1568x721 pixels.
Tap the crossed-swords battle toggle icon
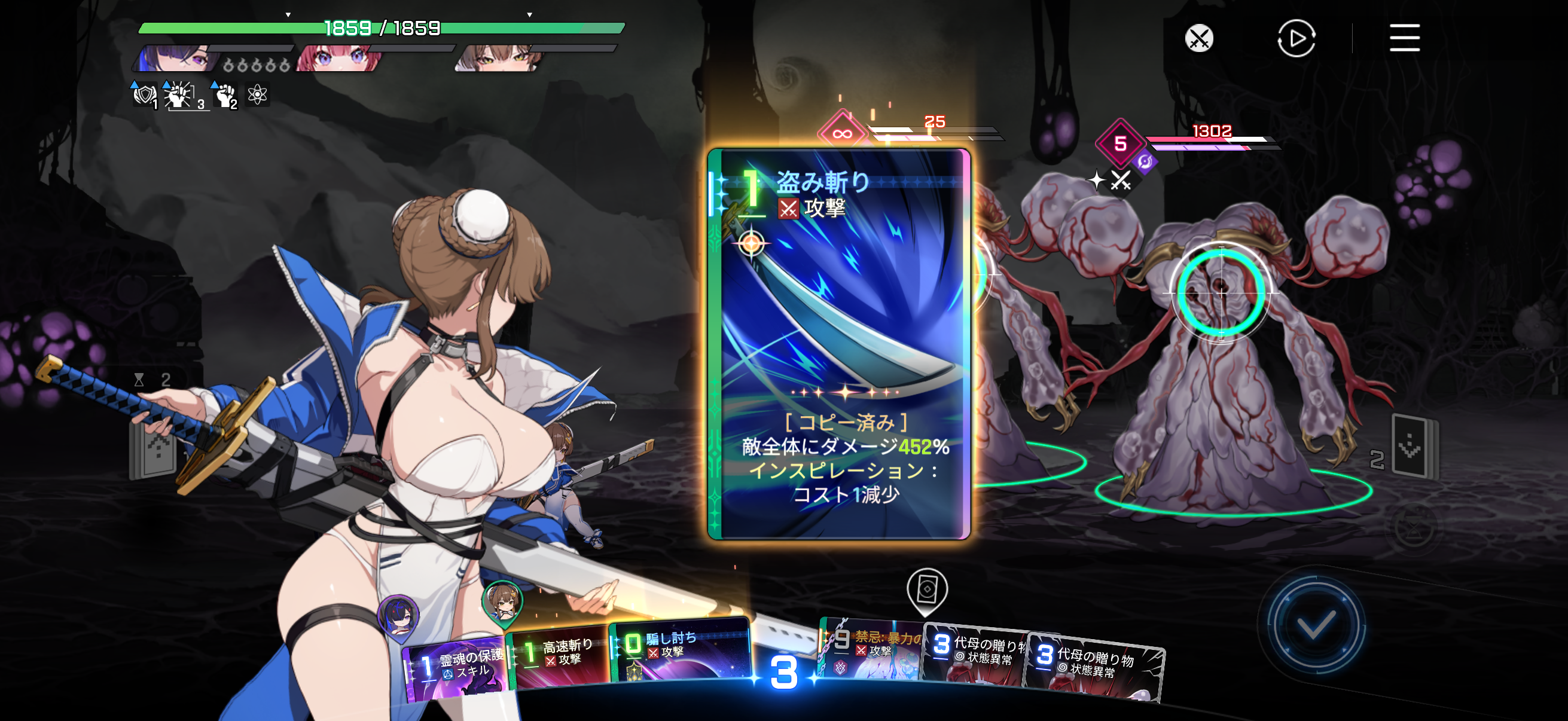pyautogui.click(x=1198, y=38)
